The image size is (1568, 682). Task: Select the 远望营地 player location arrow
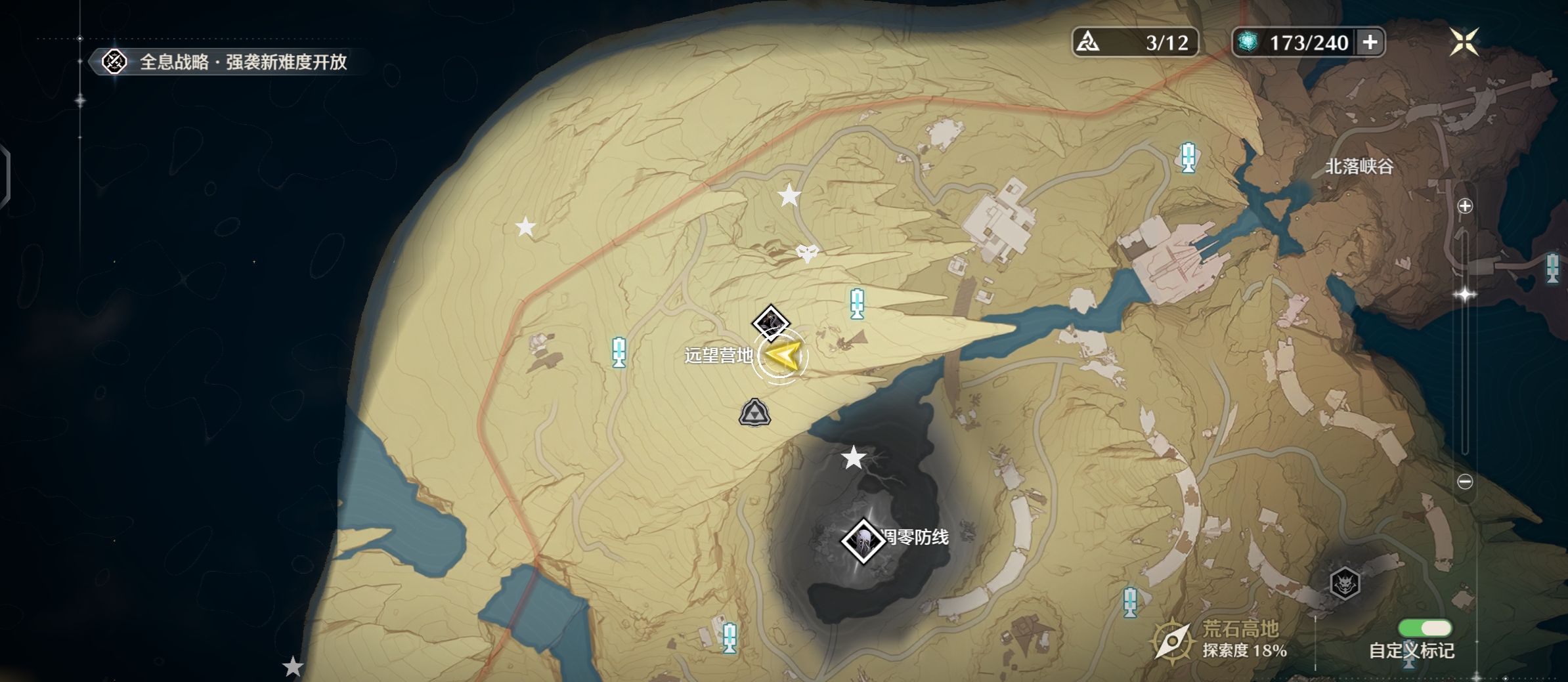point(782,356)
